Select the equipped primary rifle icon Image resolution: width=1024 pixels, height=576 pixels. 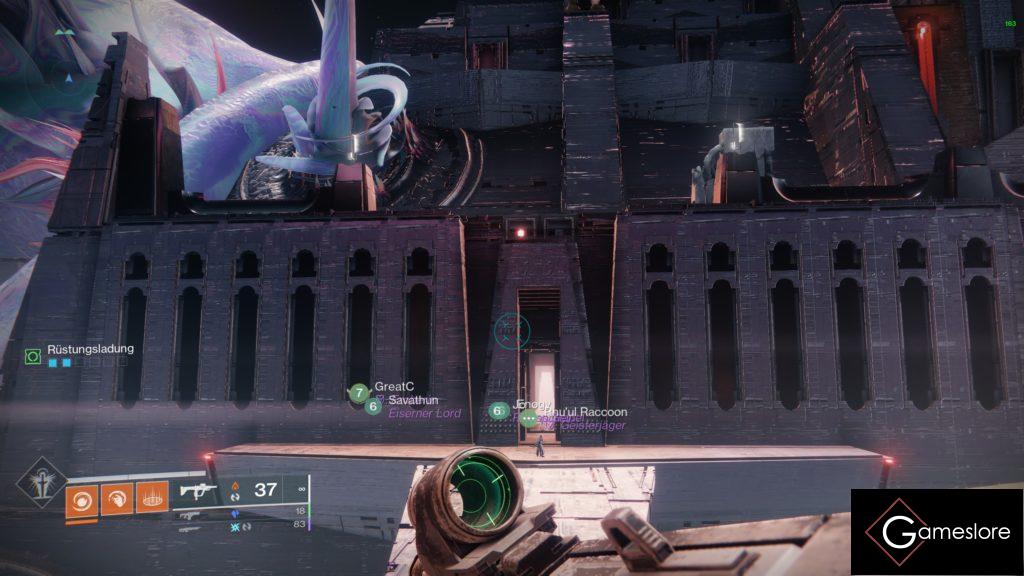click(x=194, y=491)
